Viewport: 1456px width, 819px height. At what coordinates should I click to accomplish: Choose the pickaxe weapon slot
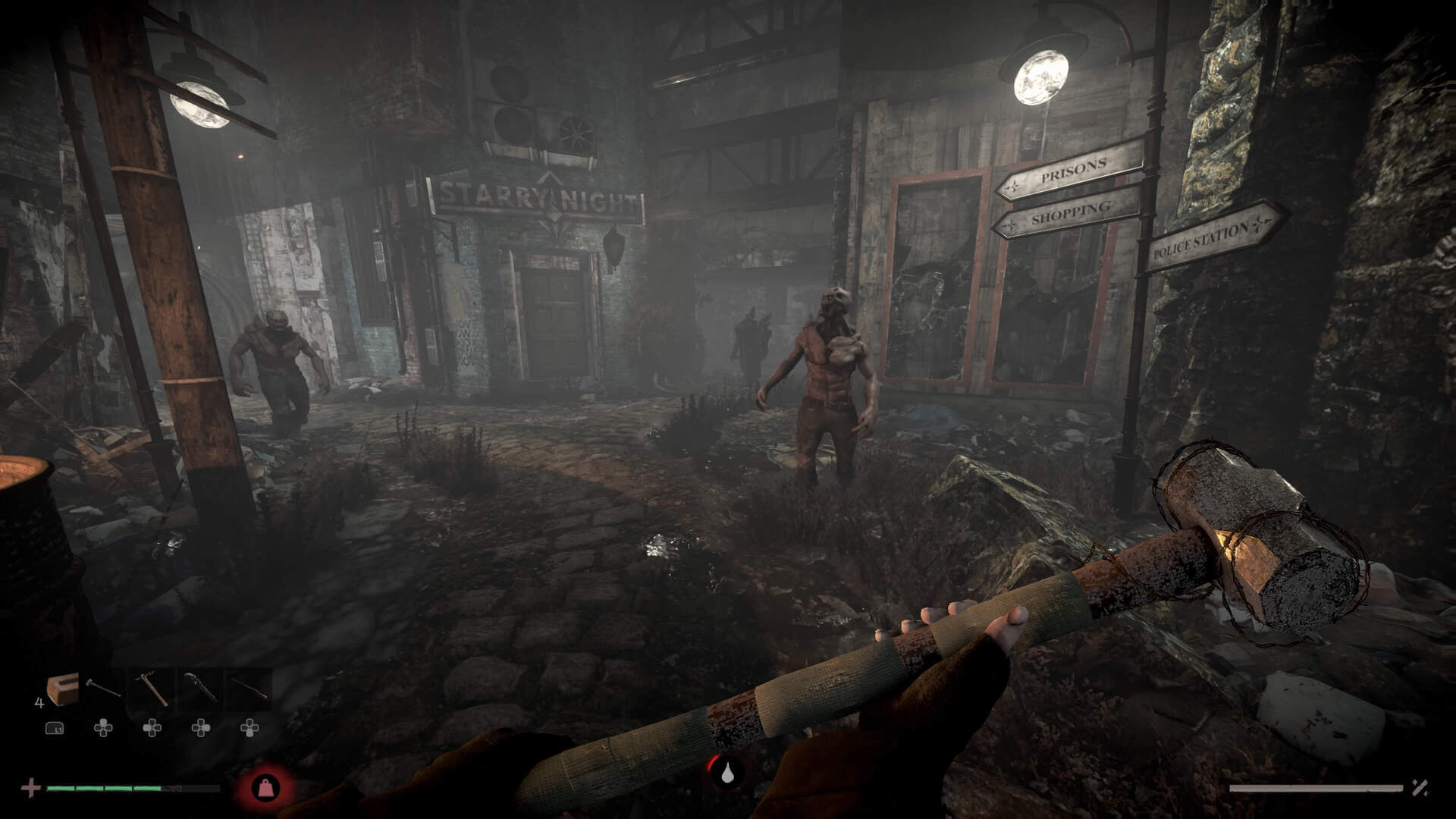[x=152, y=689]
